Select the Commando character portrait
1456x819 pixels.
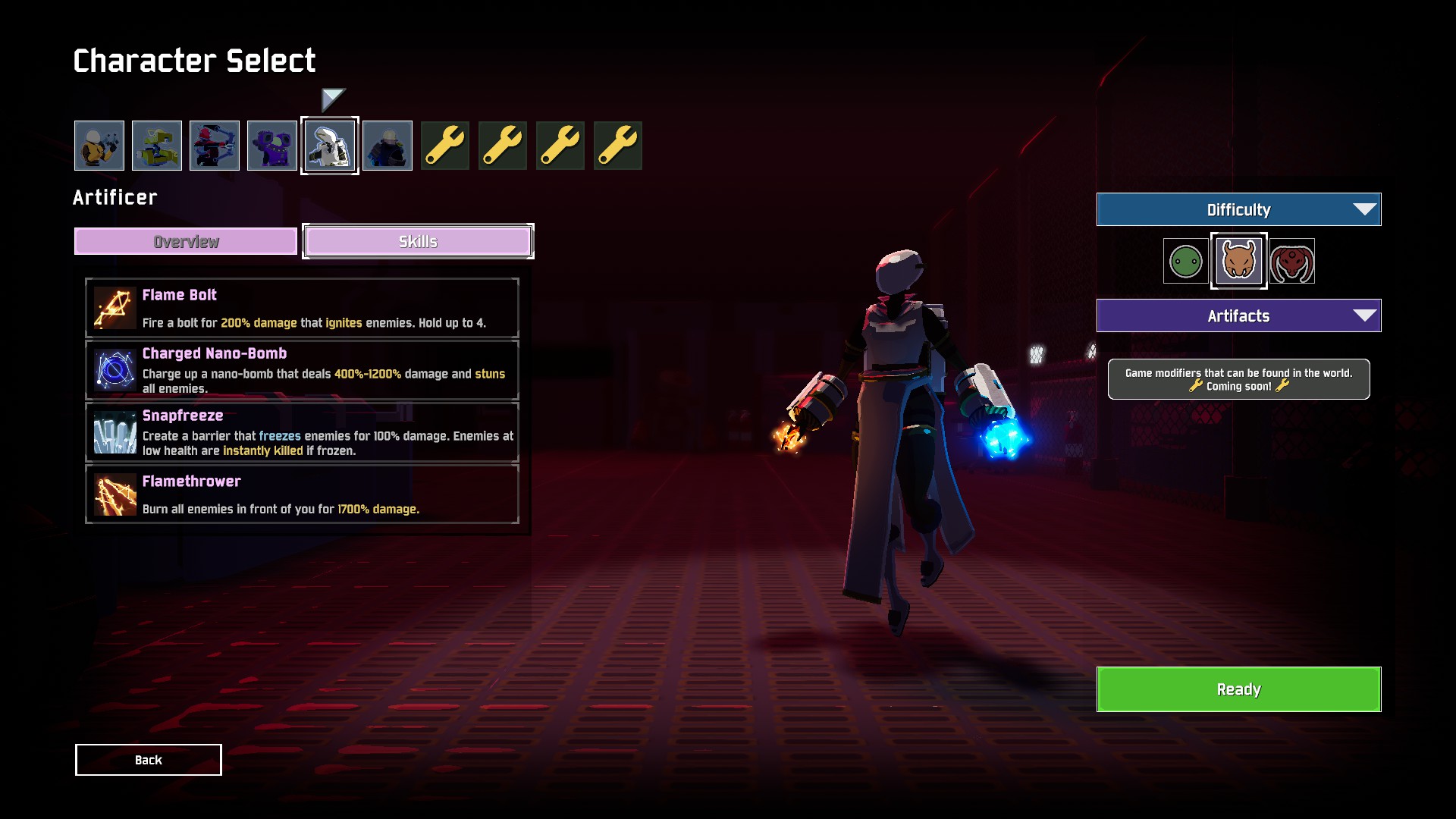(x=99, y=146)
